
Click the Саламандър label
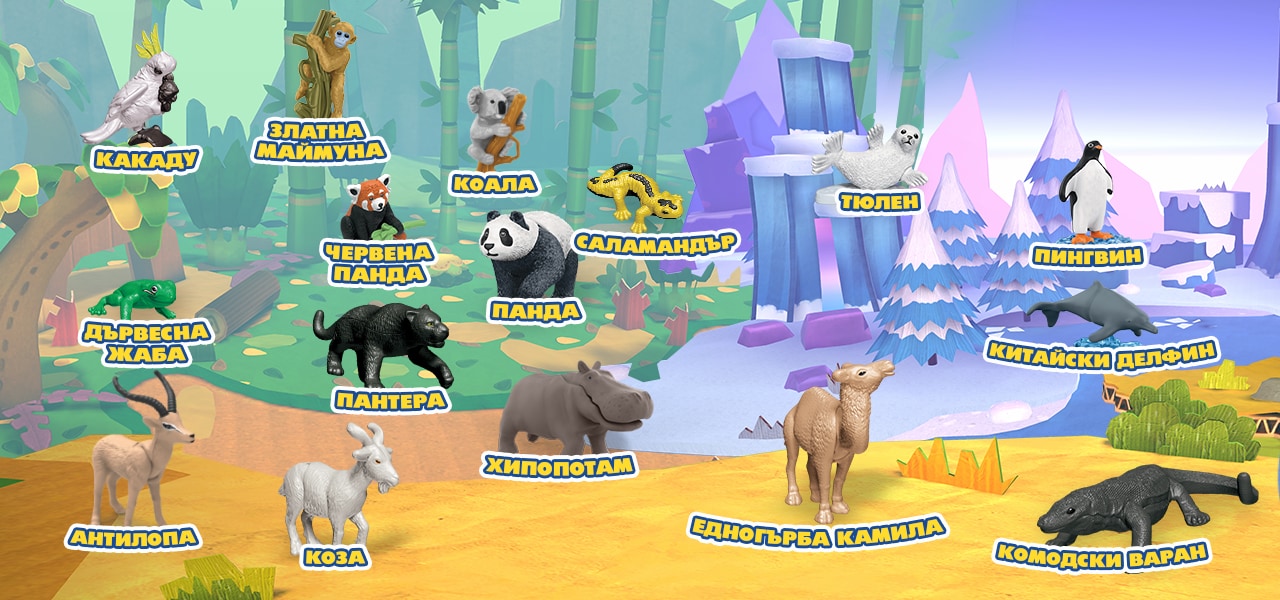coord(655,242)
